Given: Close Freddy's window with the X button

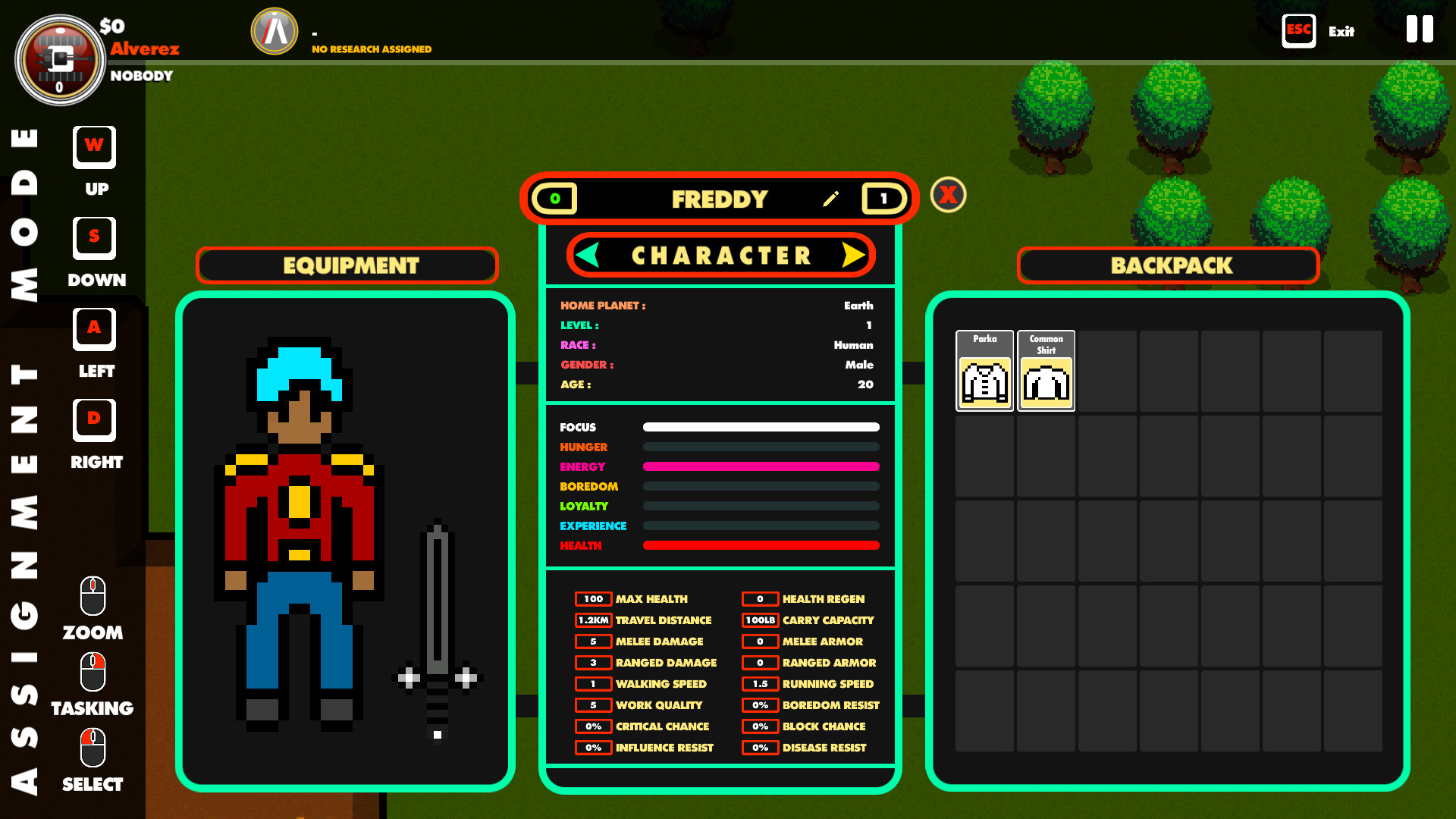Looking at the screenshot, I should [x=946, y=194].
